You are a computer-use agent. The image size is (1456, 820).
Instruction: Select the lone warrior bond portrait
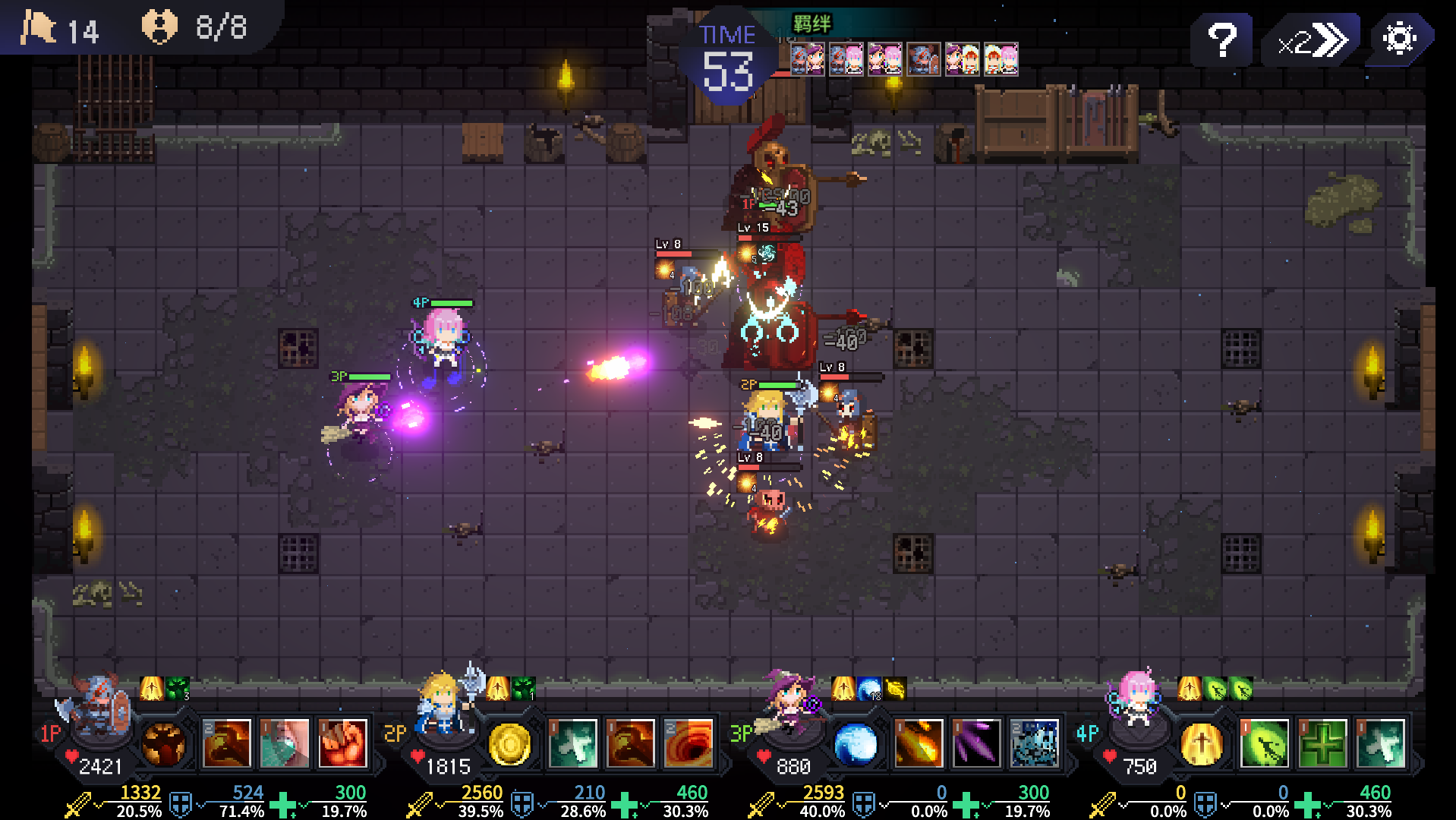pos(923,58)
